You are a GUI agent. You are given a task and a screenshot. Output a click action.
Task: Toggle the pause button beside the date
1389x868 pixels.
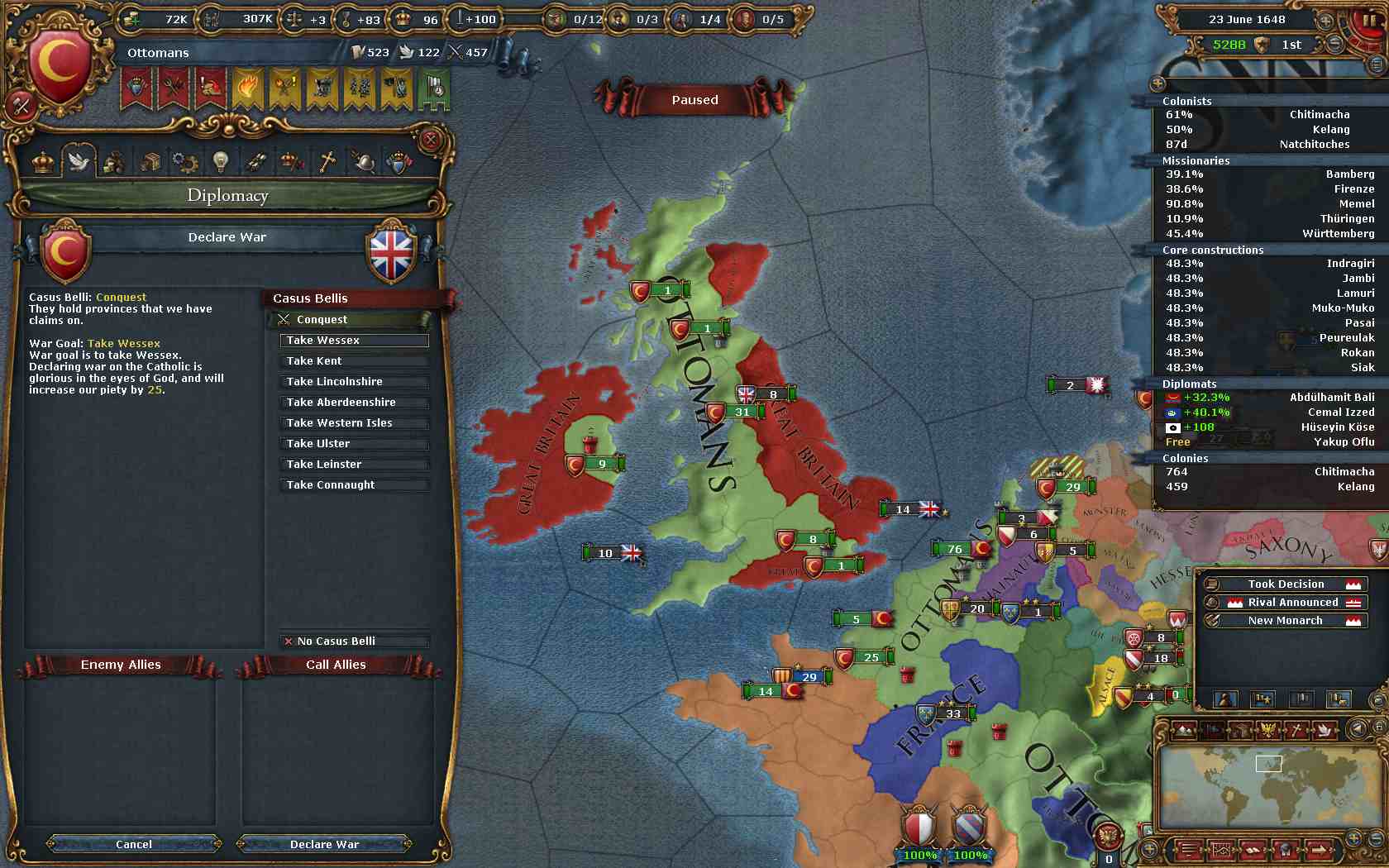[x=1370, y=19]
